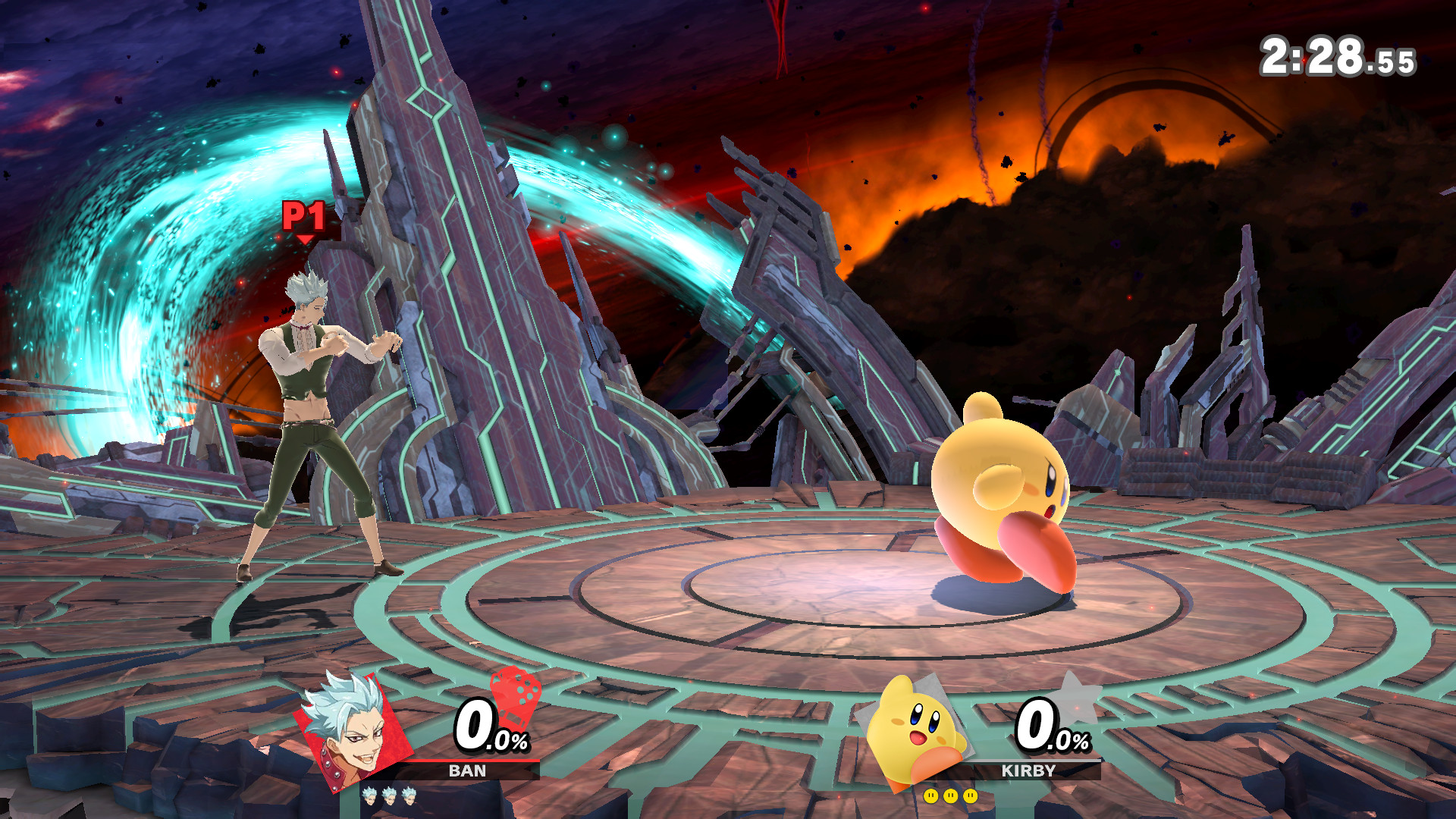Click the red boxing glove series emblem

tap(516, 698)
